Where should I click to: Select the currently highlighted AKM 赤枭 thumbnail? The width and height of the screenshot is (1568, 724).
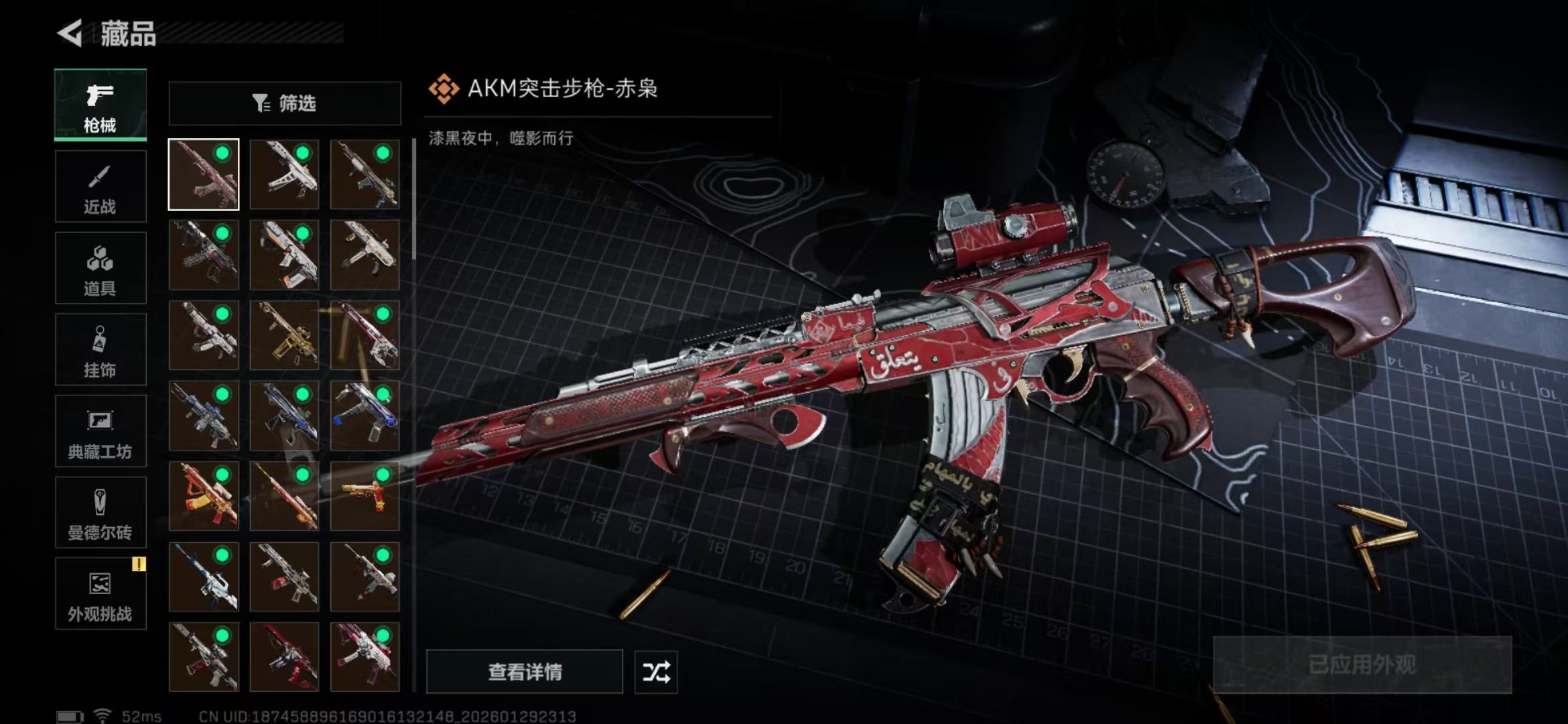click(x=204, y=174)
